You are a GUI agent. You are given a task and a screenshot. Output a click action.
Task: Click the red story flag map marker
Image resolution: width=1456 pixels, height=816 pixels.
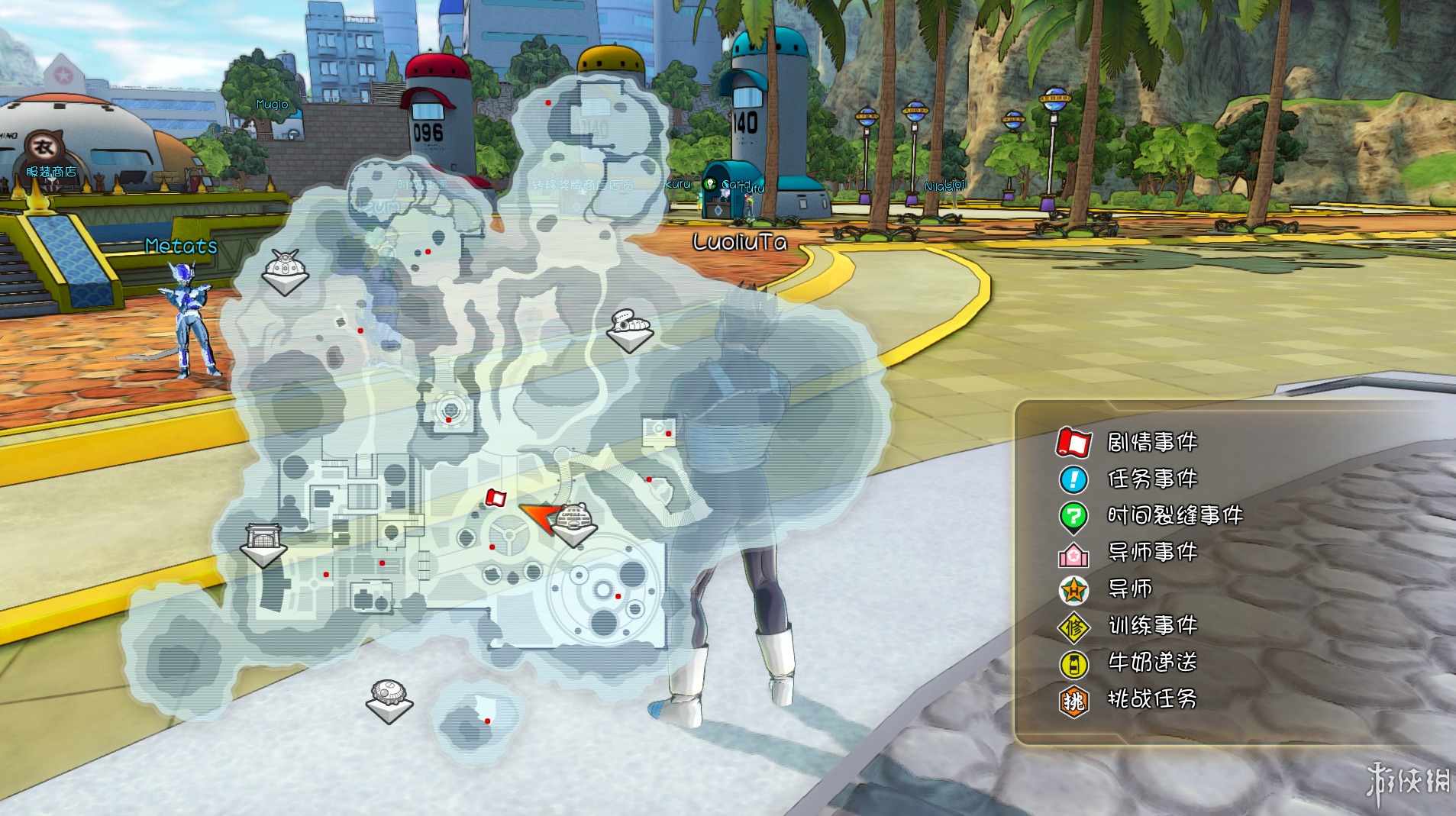click(496, 498)
